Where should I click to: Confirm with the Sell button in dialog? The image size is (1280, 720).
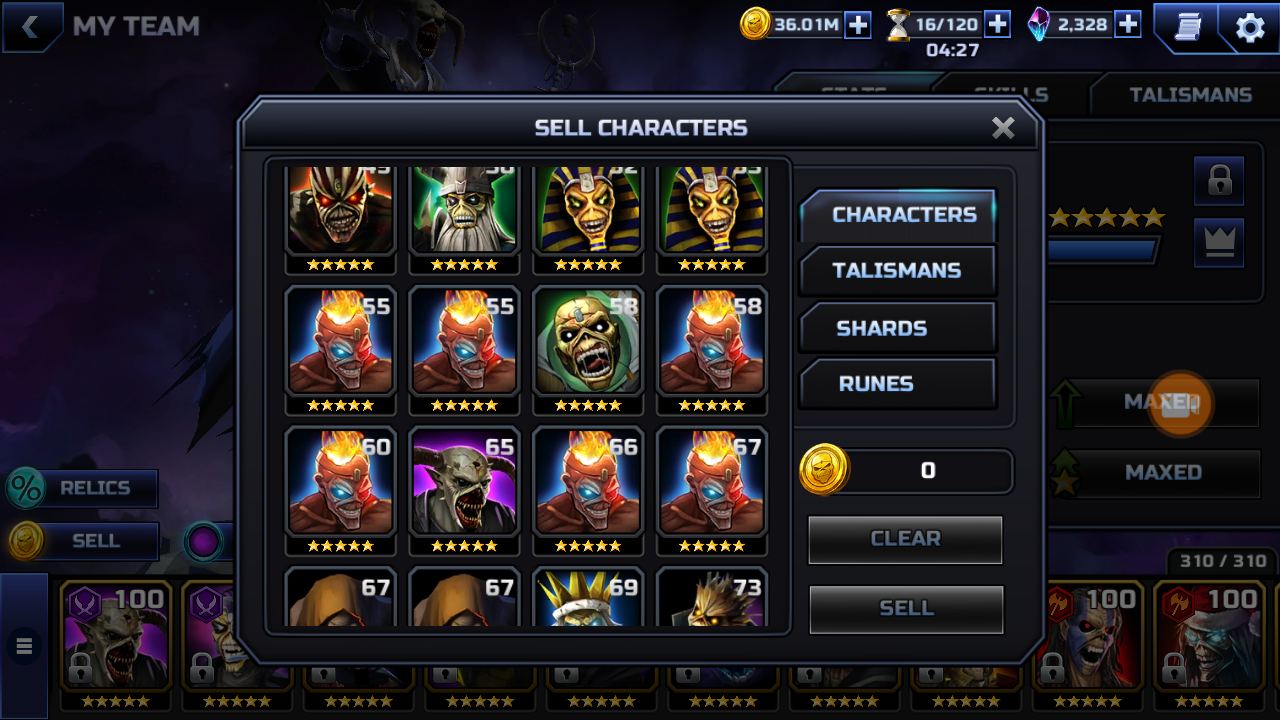pos(905,608)
